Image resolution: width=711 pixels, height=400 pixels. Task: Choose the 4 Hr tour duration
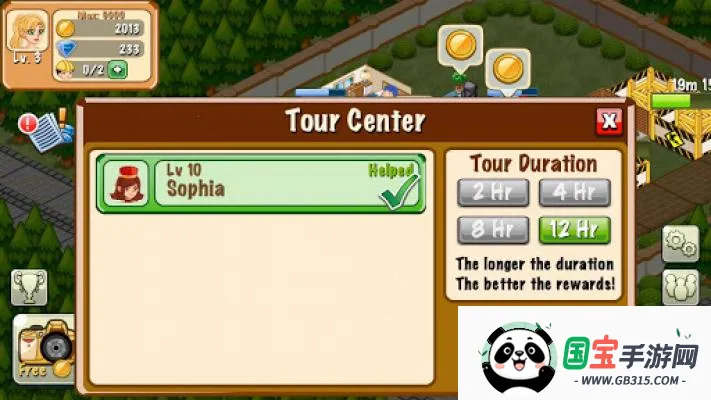point(573,192)
